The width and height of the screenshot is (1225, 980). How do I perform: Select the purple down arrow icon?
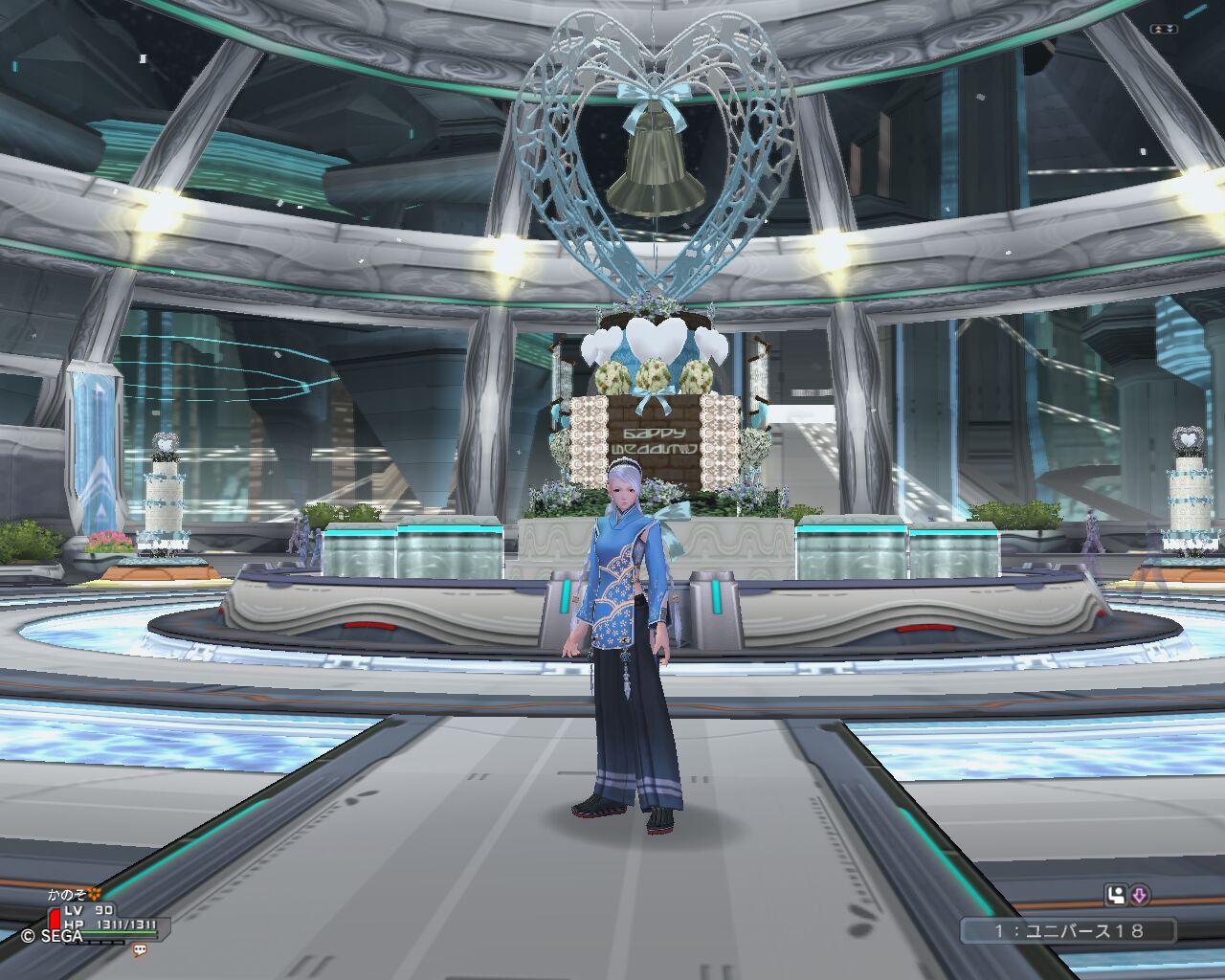coord(1140,896)
